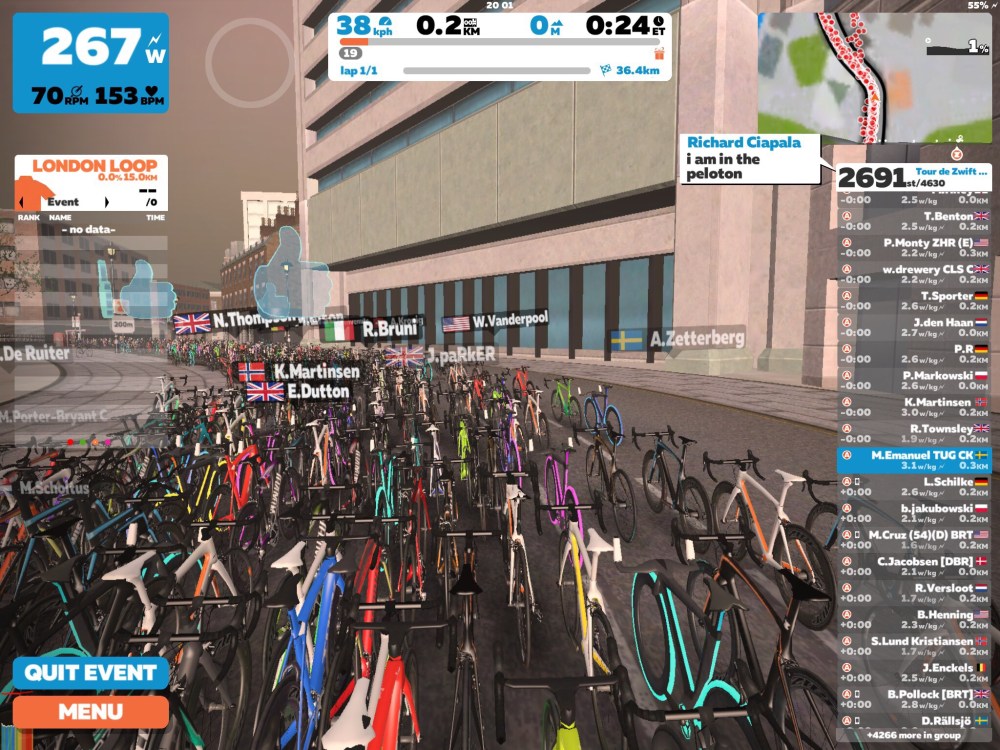
Task: Pick R.Versloot in the rider list
Action: (913, 593)
